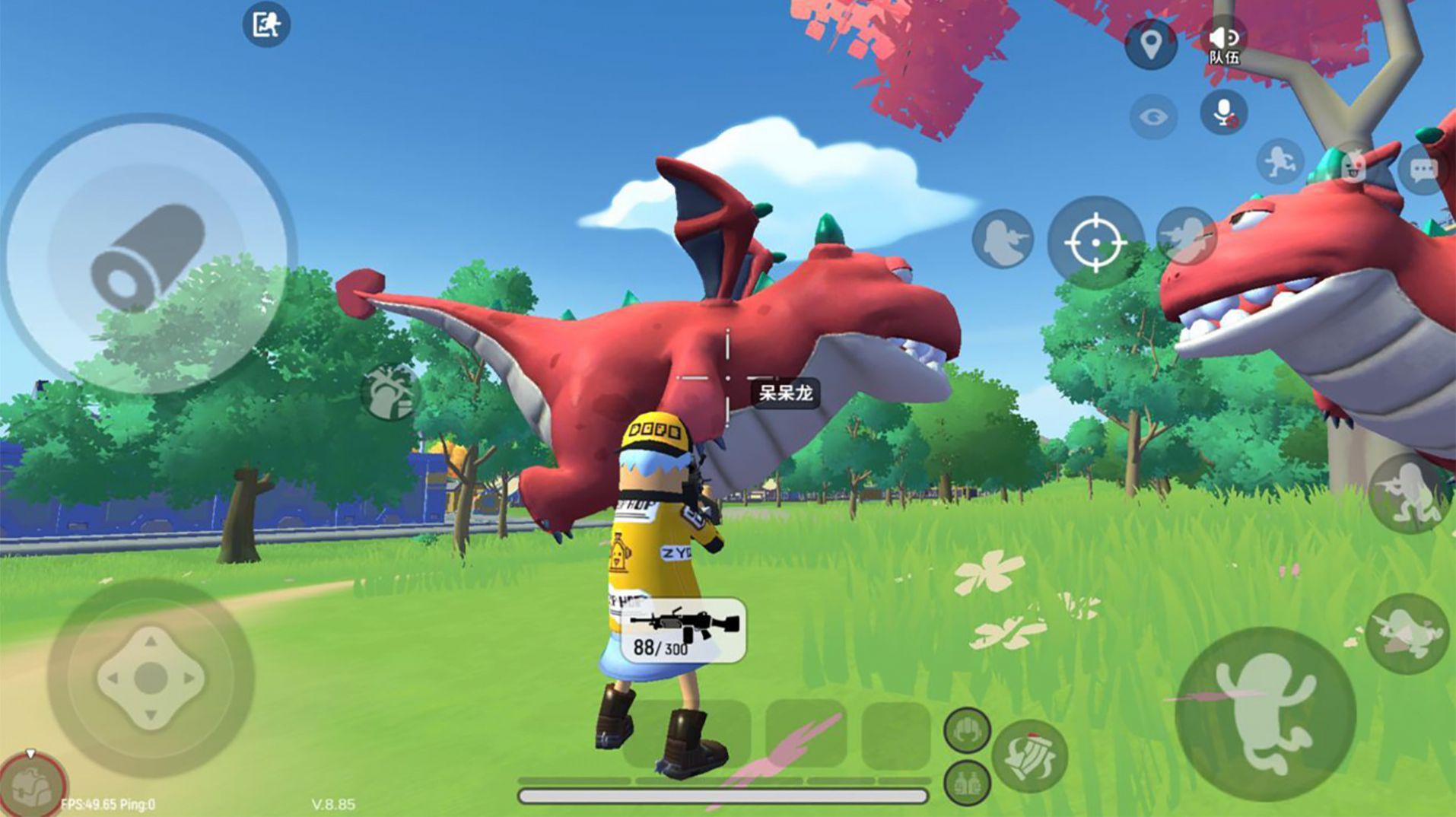Toggle the eye view button

[x=1153, y=117]
